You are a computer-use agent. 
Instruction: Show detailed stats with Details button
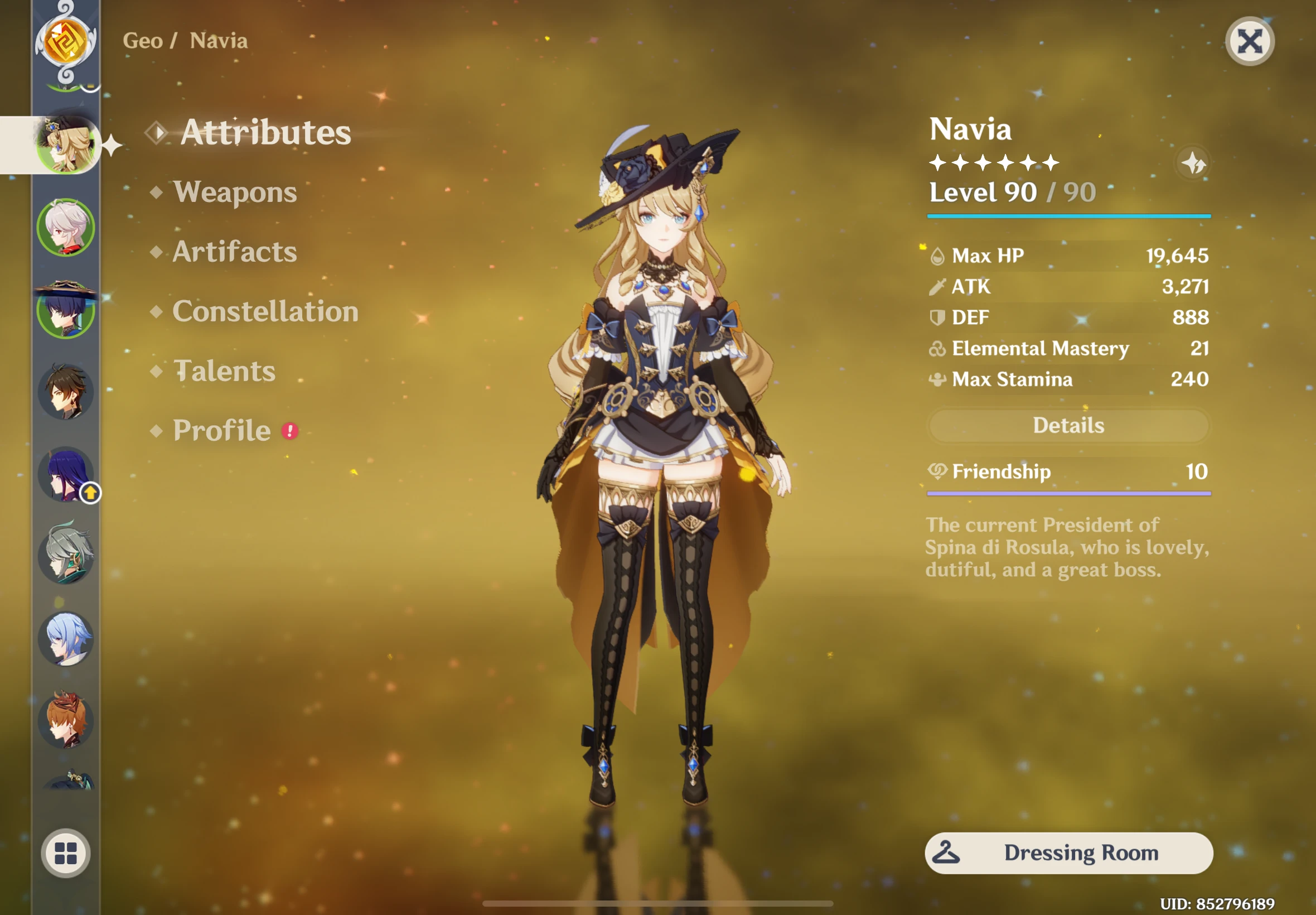[1068, 425]
